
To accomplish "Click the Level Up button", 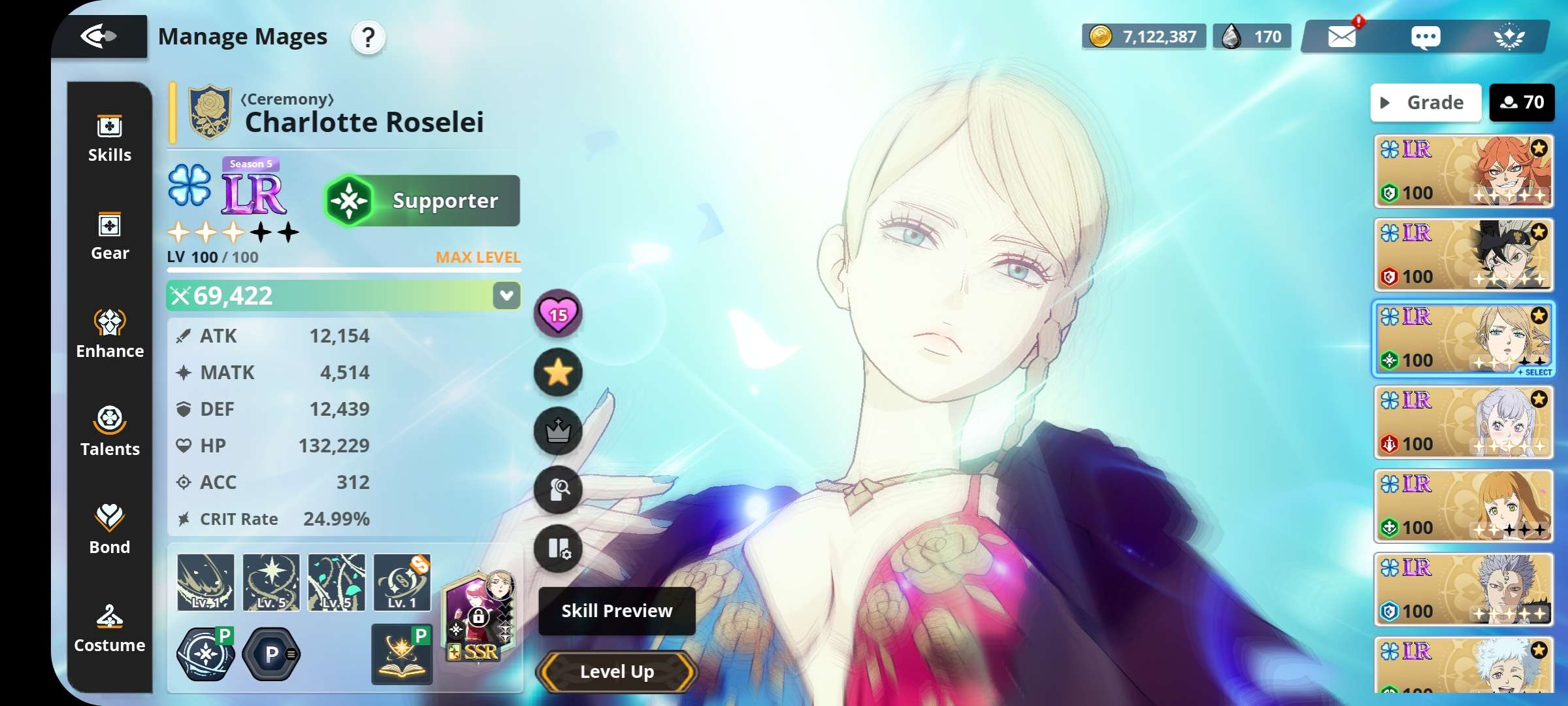I will point(617,671).
